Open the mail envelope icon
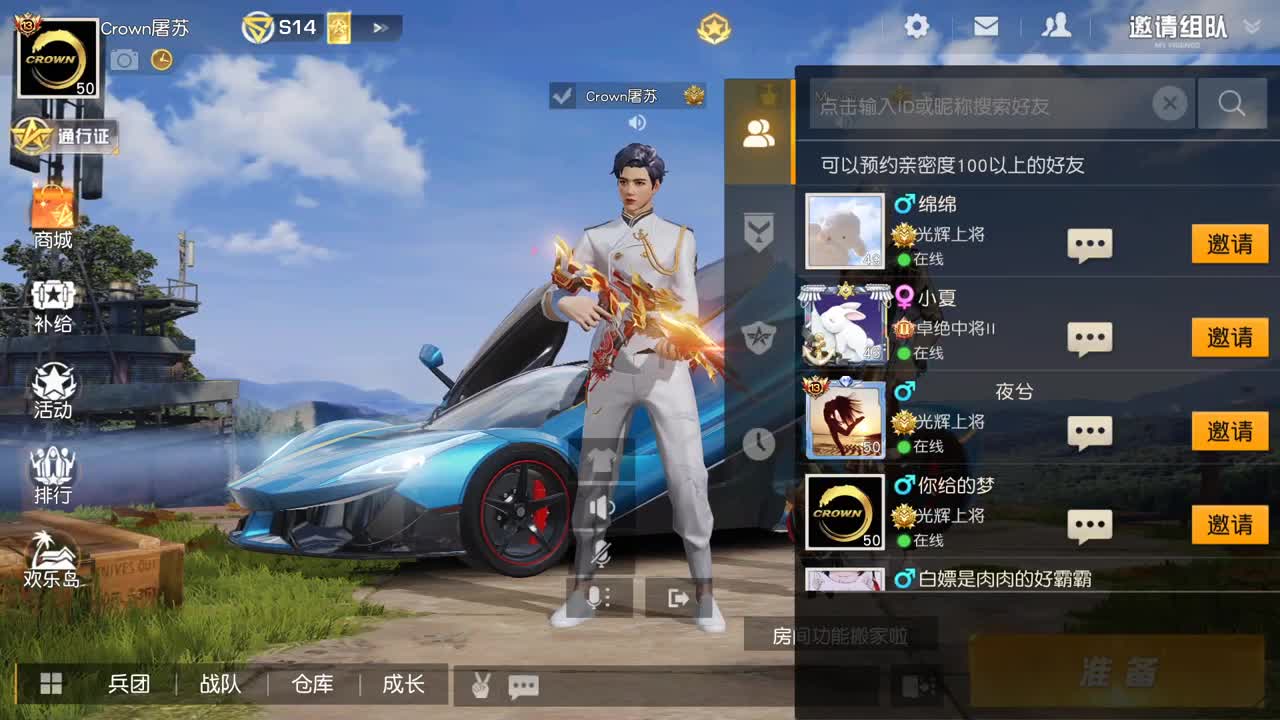Viewport: 1280px width, 720px height. pos(986,27)
